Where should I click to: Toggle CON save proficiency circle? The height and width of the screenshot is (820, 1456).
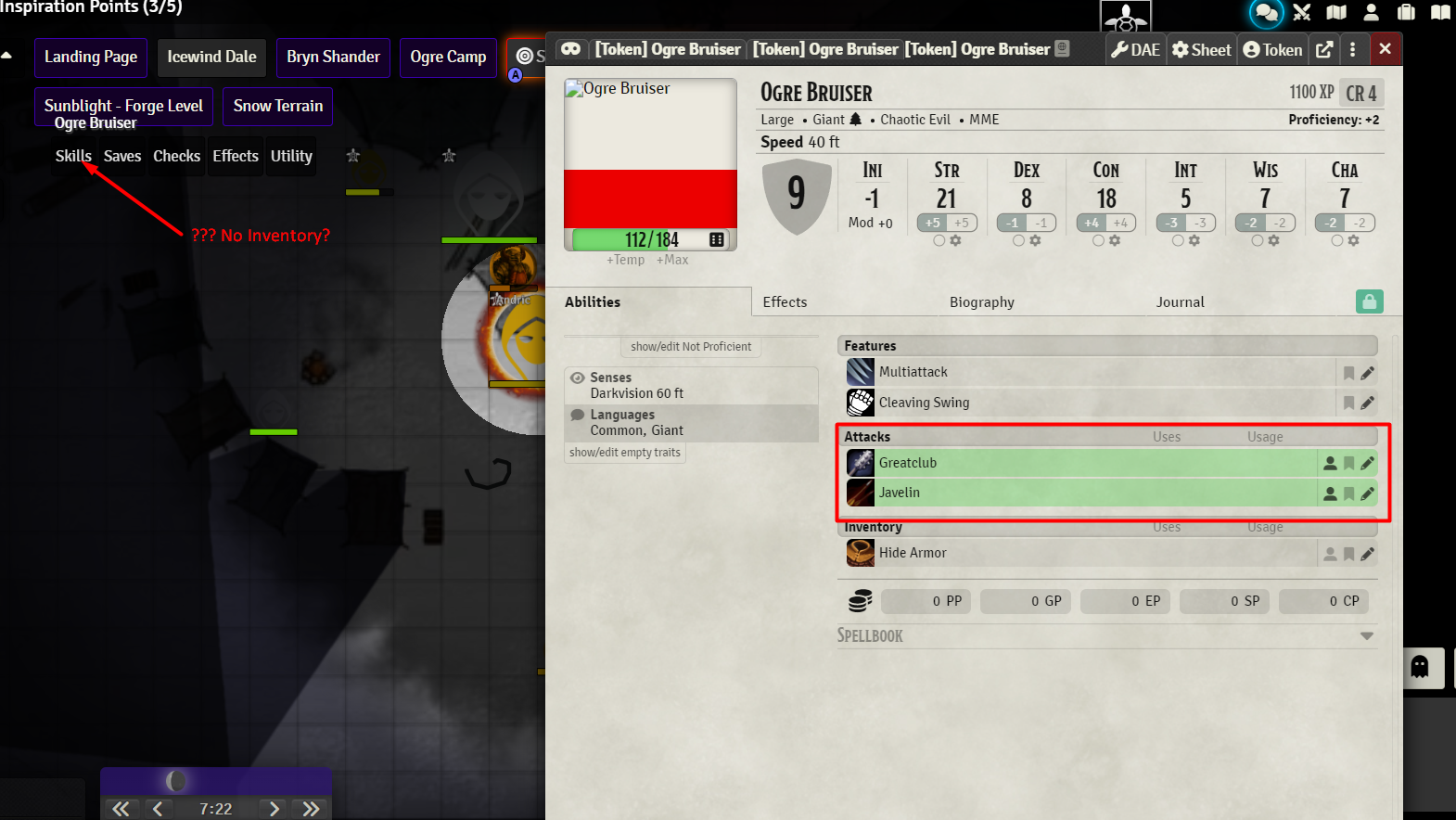click(x=1098, y=240)
